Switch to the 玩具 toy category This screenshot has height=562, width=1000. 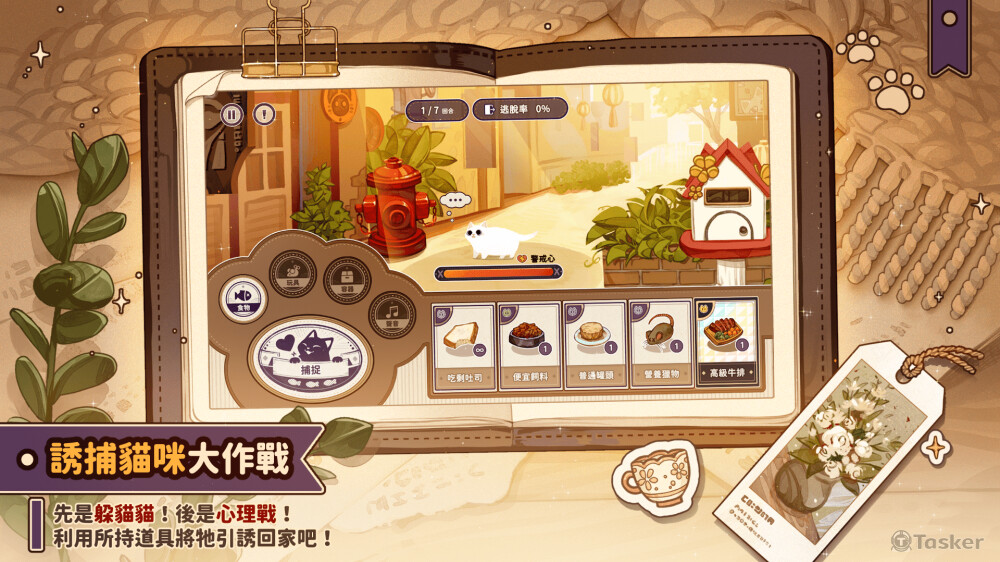click(x=293, y=270)
